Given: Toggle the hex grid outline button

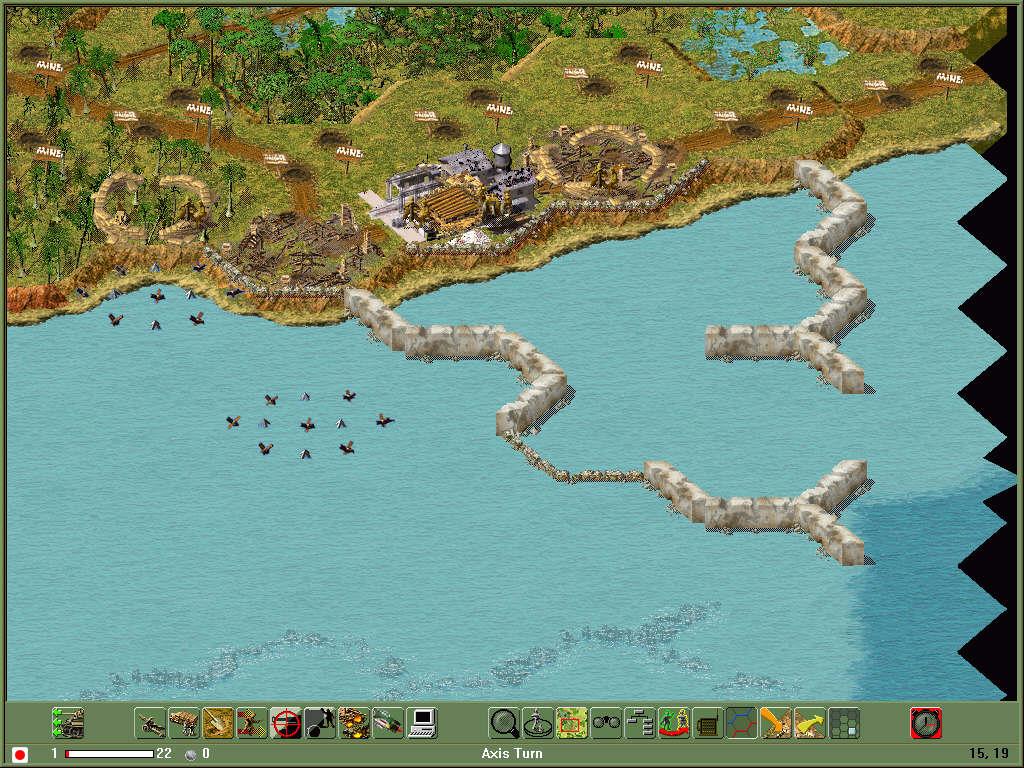Looking at the screenshot, I should click(742, 722).
